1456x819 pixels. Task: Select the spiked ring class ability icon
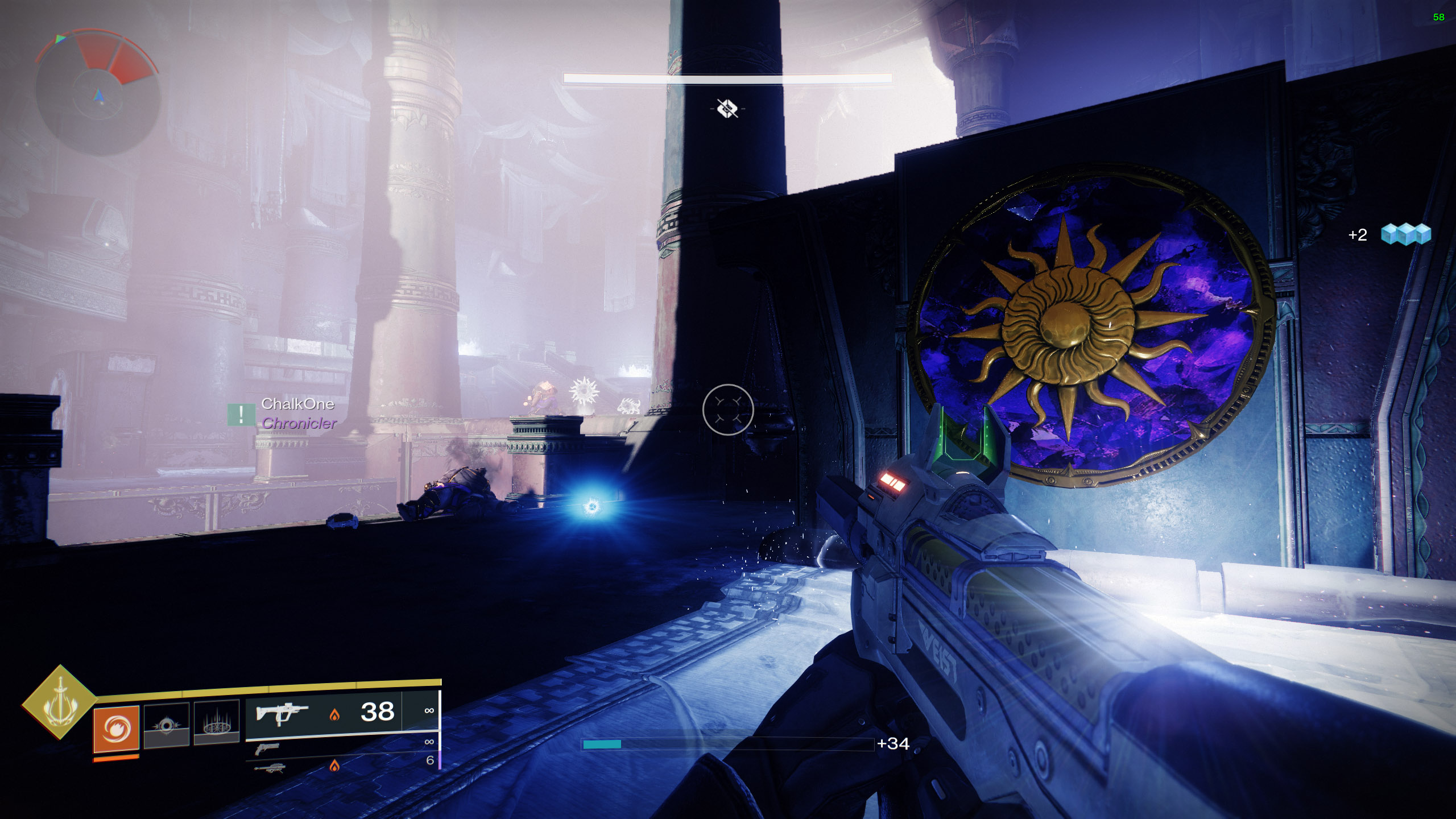click(x=216, y=723)
